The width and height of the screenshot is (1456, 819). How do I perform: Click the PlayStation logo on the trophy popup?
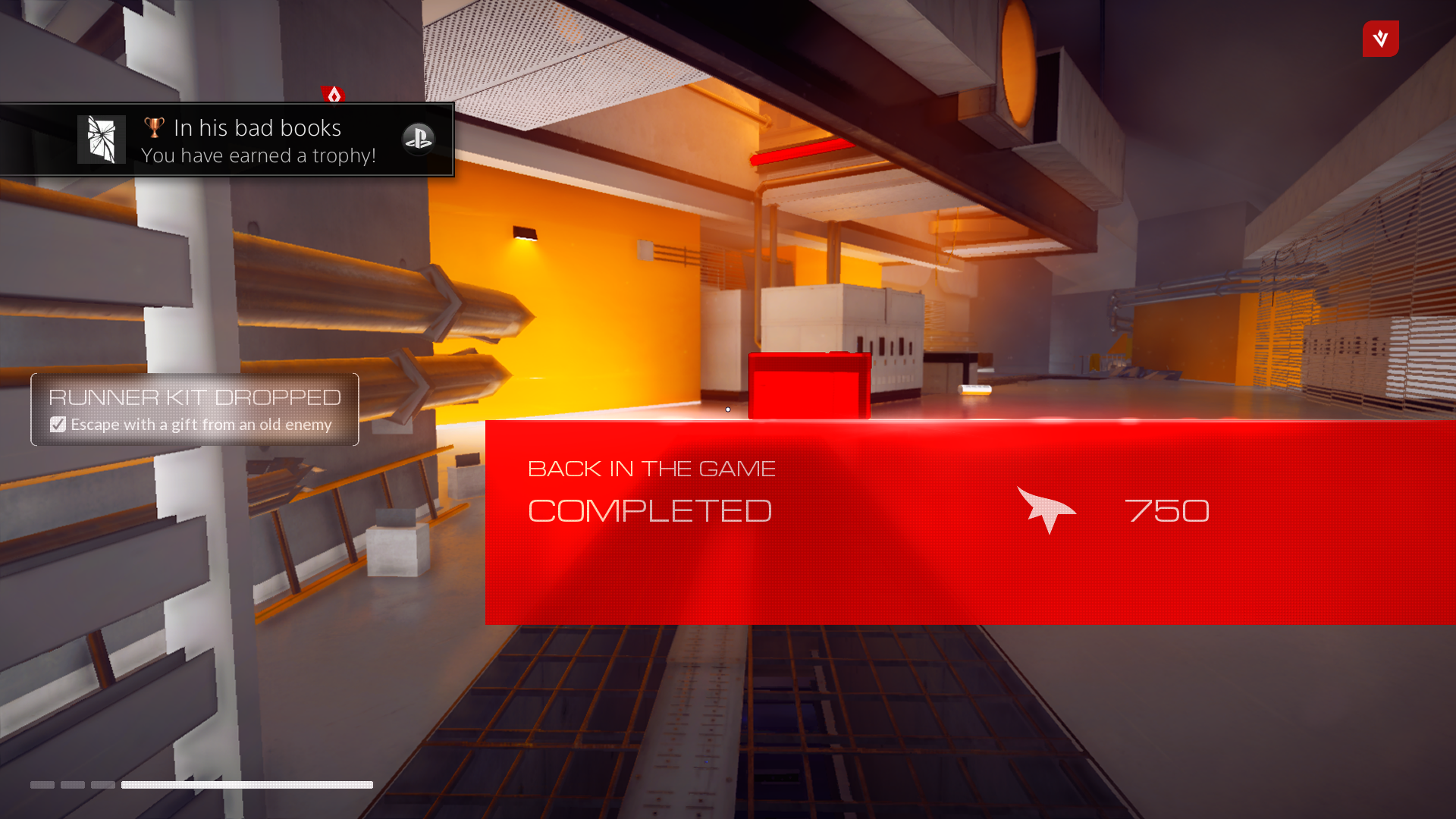(x=419, y=140)
